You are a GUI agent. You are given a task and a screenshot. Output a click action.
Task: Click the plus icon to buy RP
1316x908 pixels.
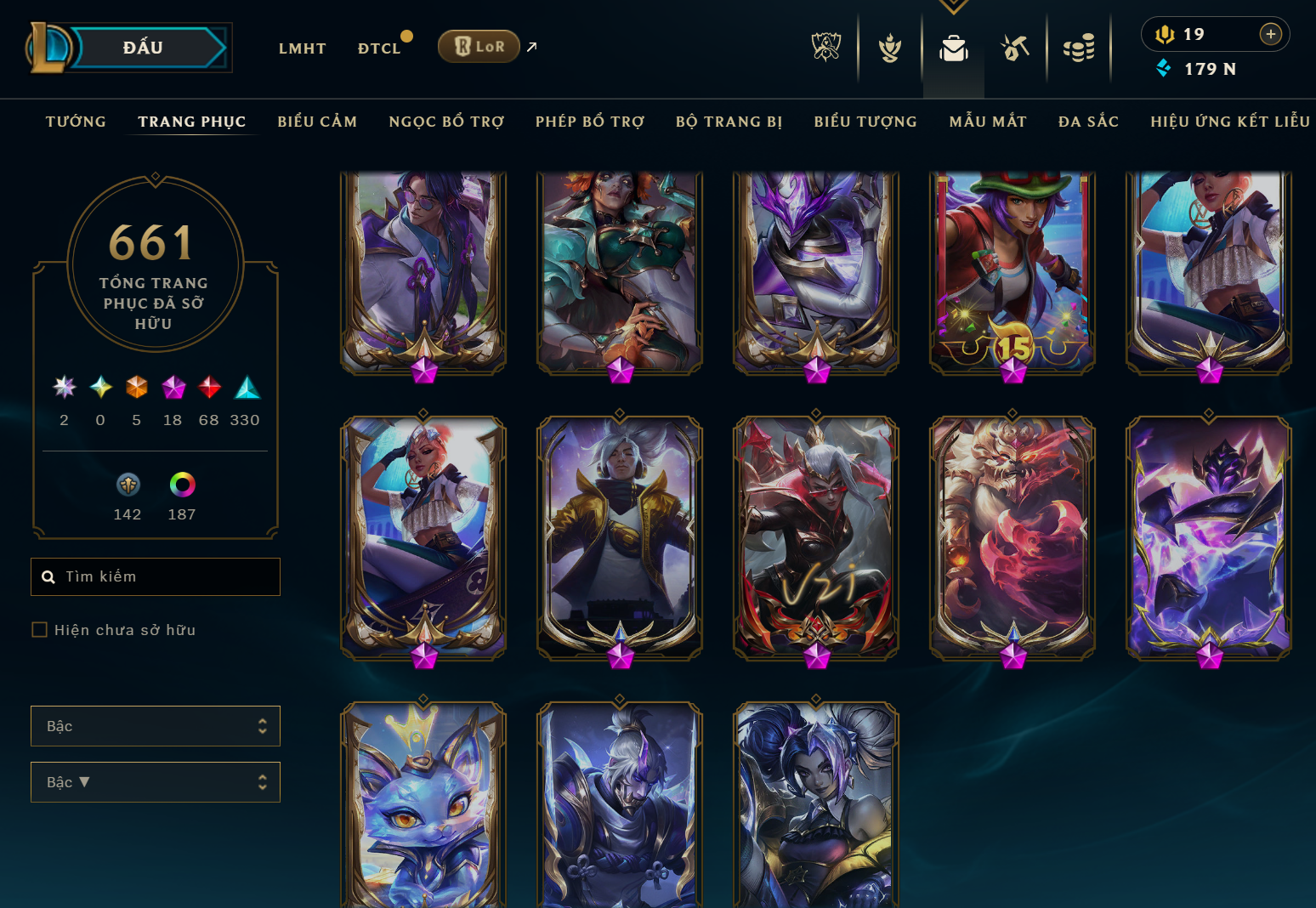pyautogui.click(x=1271, y=34)
